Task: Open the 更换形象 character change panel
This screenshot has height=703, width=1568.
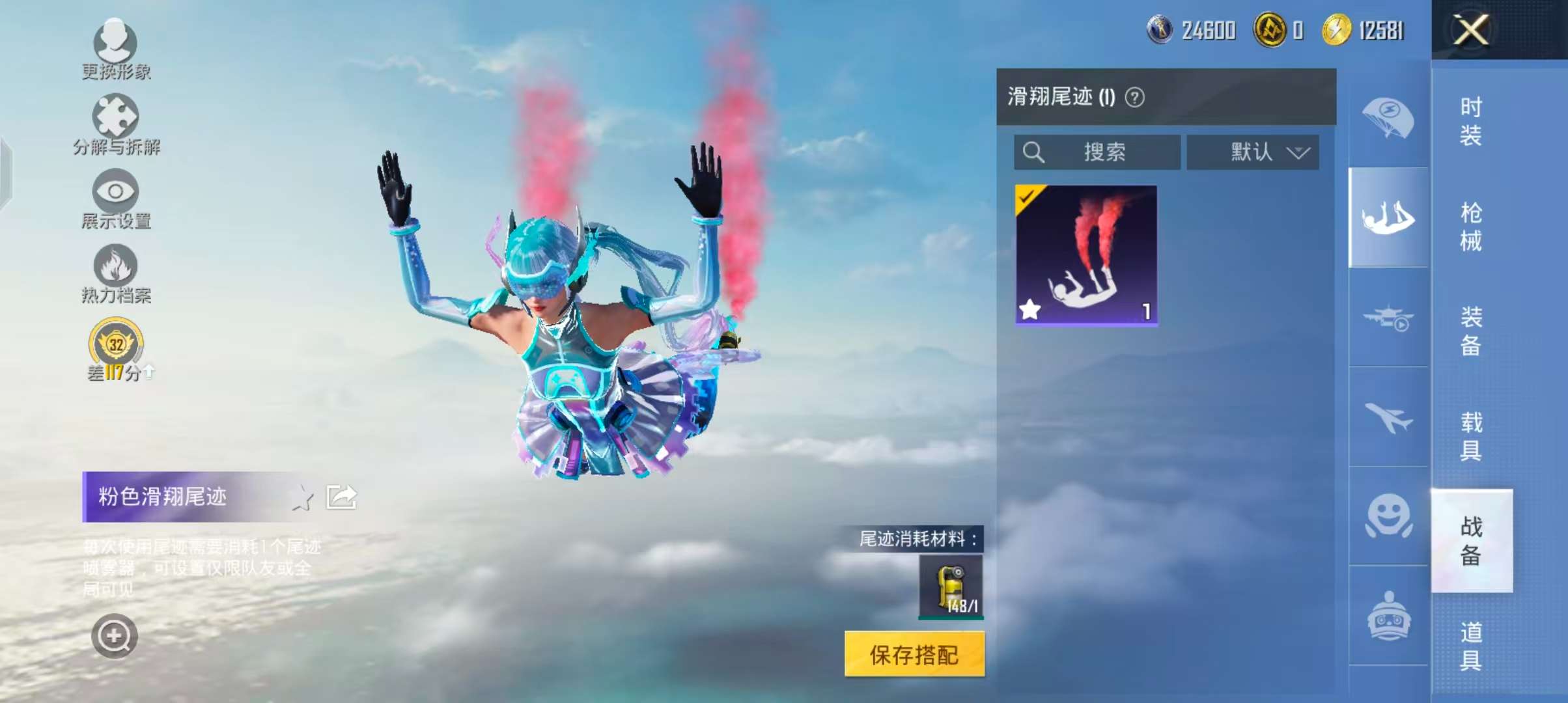Action: [x=114, y=49]
